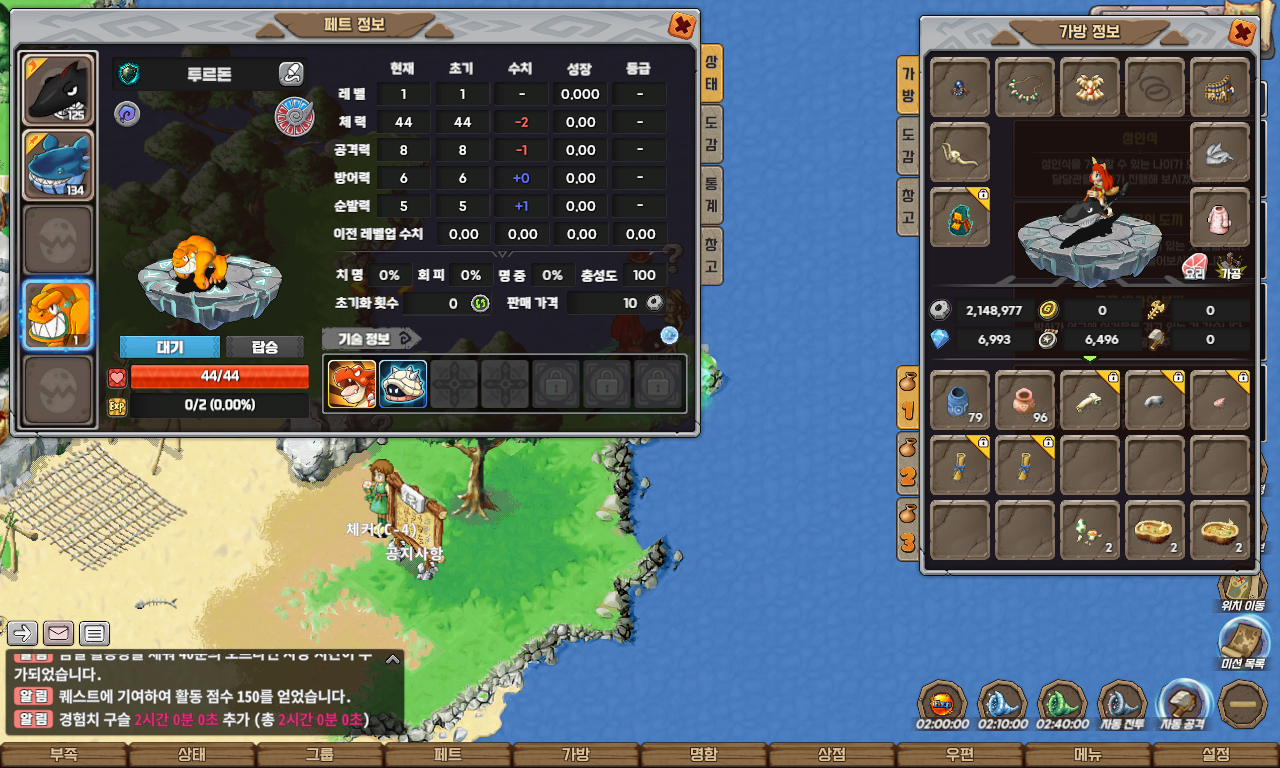Click the envelope mail icon above chat
The height and width of the screenshot is (768, 1280).
(x=58, y=633)
